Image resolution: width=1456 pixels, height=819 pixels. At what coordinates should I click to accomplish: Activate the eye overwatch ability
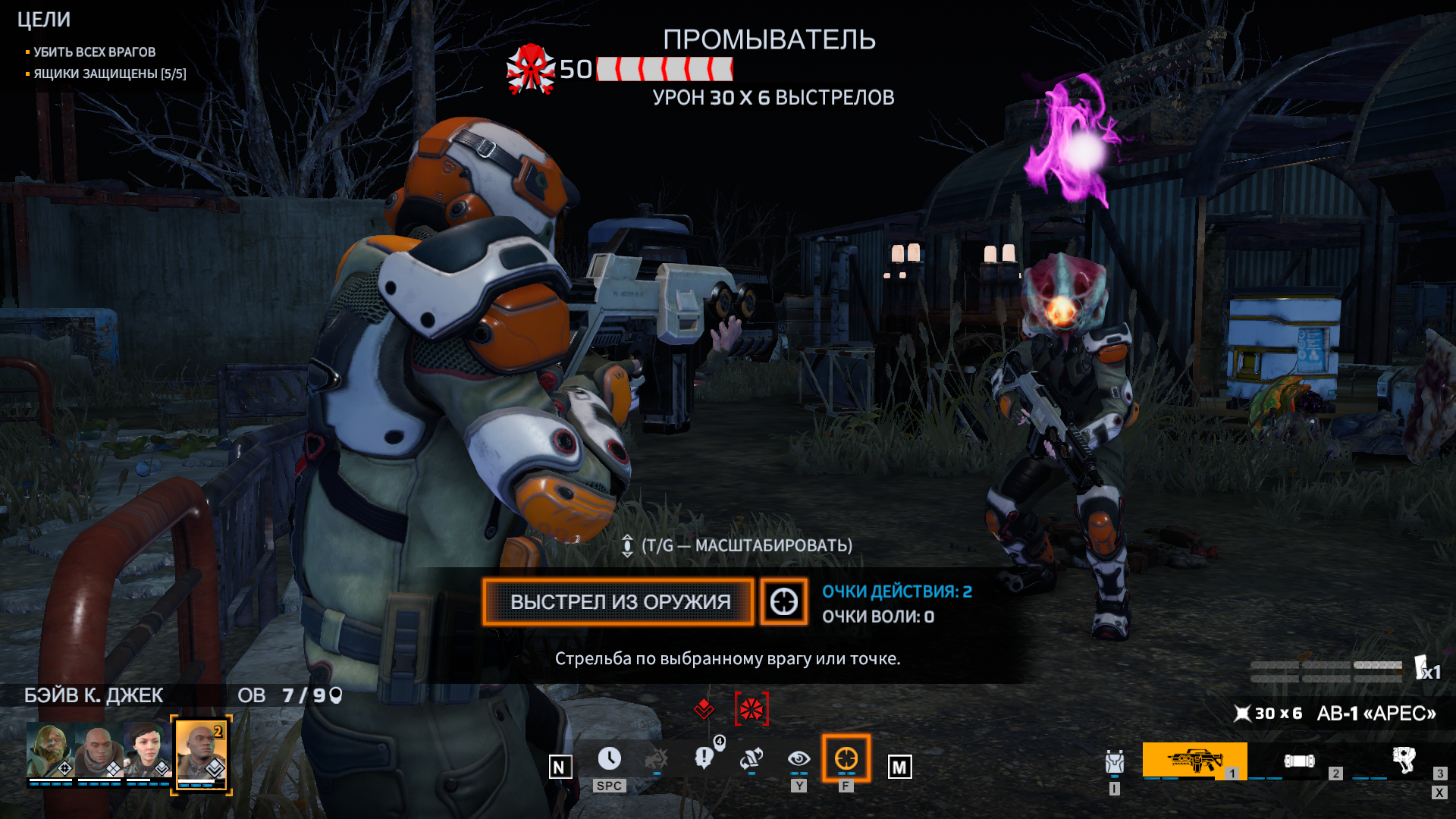(x=799, y=758)
